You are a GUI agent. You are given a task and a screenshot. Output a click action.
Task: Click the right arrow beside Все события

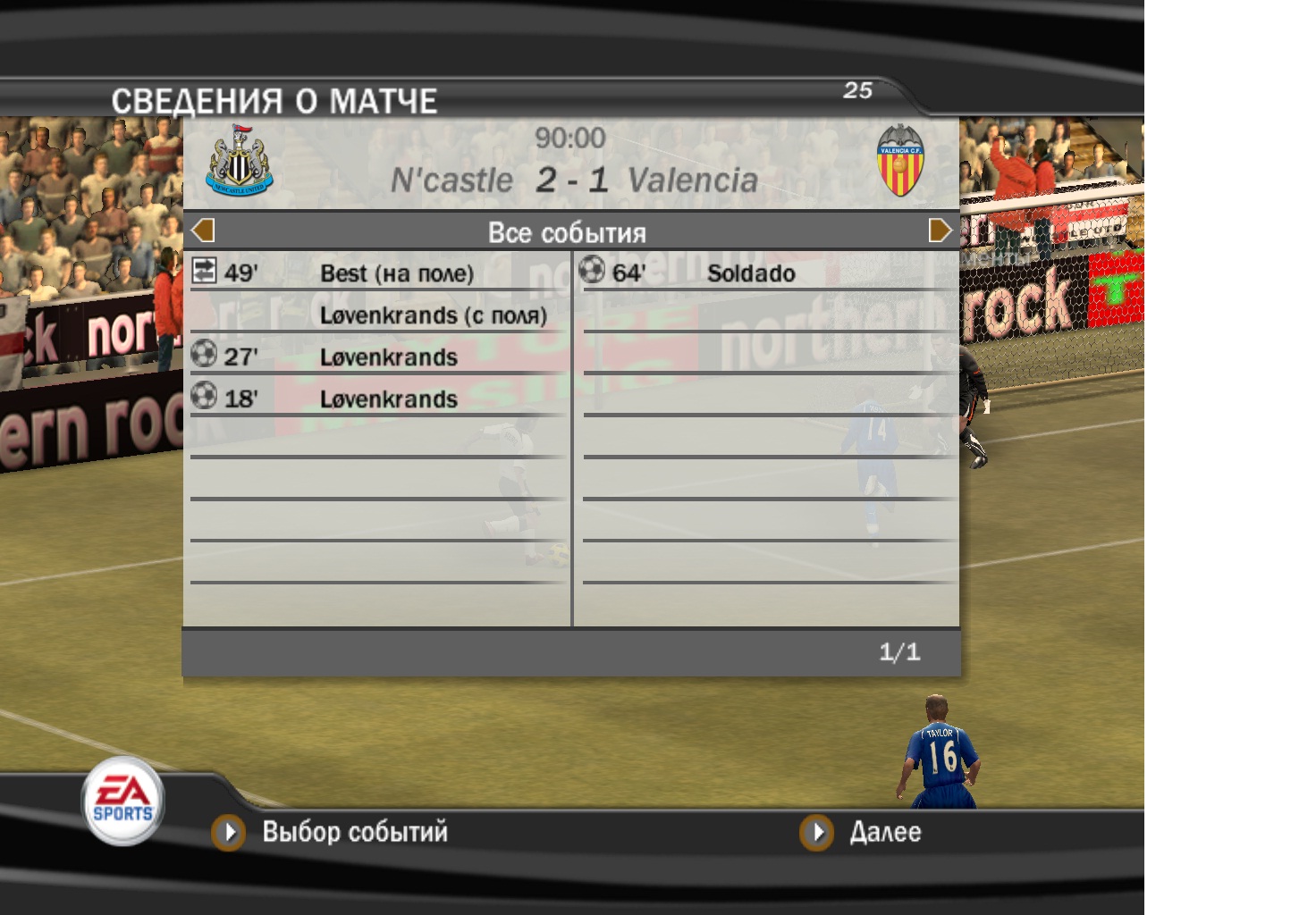coord(940,231)
